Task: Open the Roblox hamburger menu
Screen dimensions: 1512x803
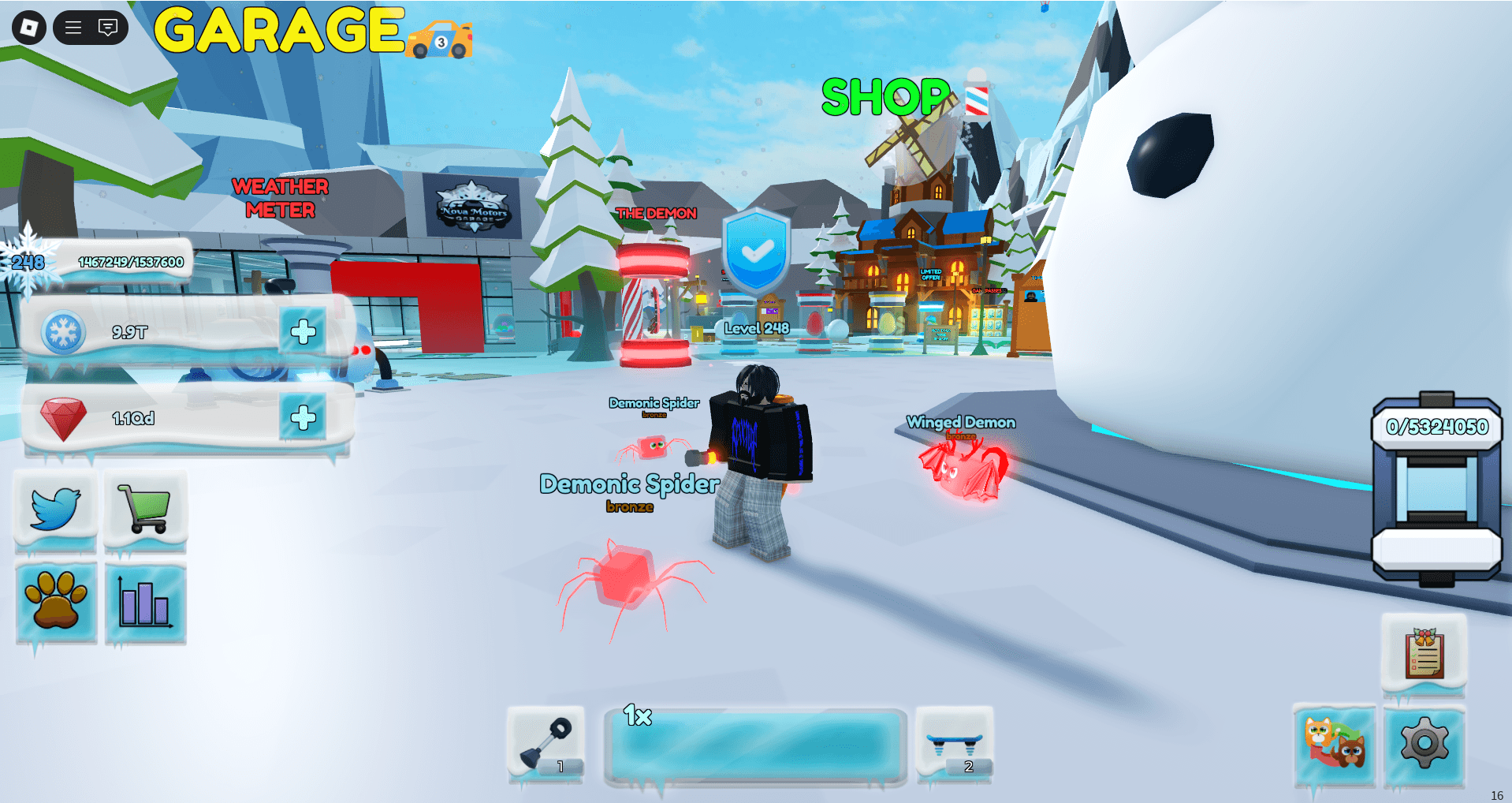Action: tap(73, 28)
